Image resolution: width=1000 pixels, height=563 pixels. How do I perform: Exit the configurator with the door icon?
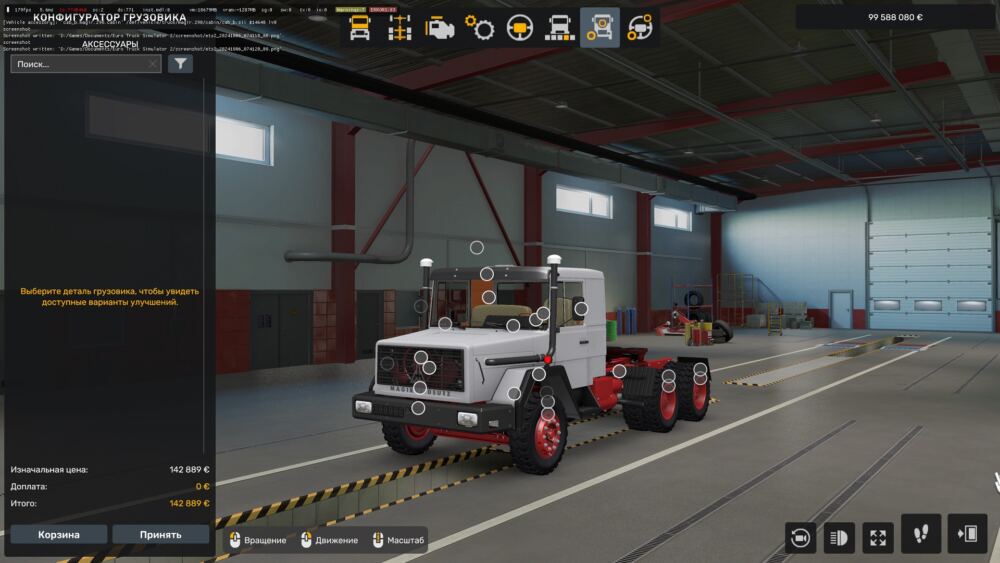[x=967, y=534]
